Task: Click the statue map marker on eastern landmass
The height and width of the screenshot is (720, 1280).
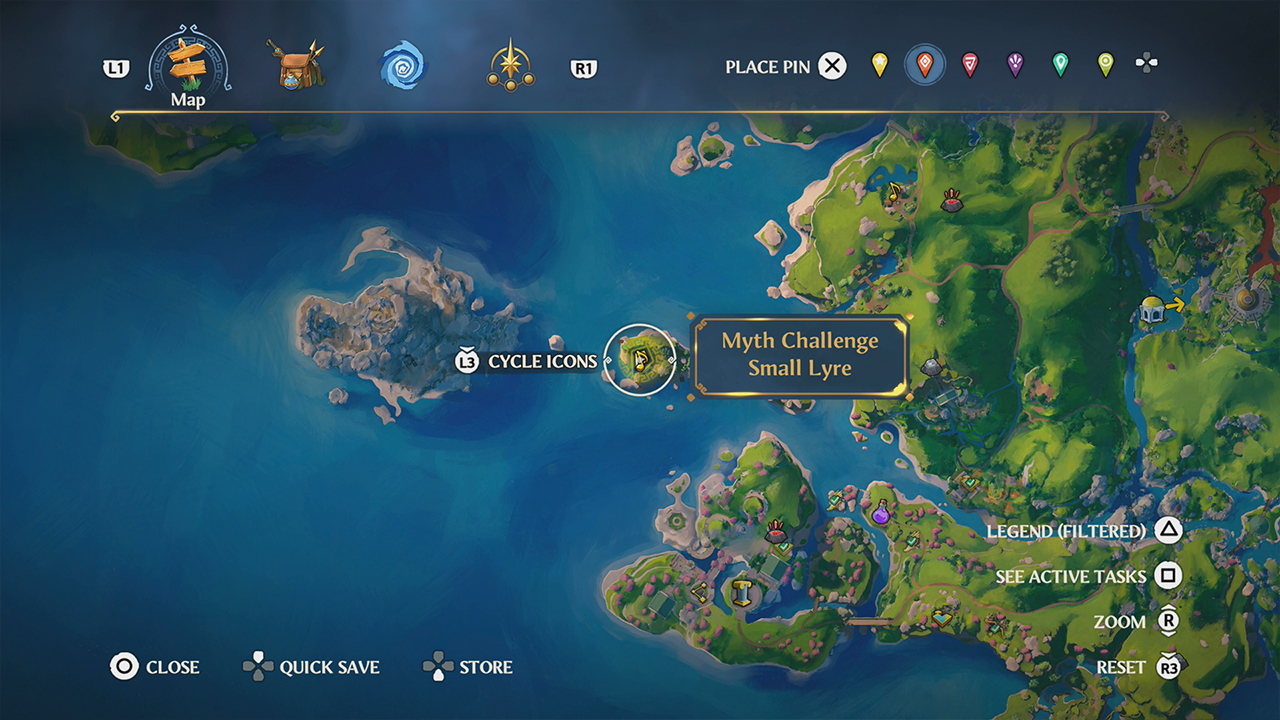Action: 931,366
